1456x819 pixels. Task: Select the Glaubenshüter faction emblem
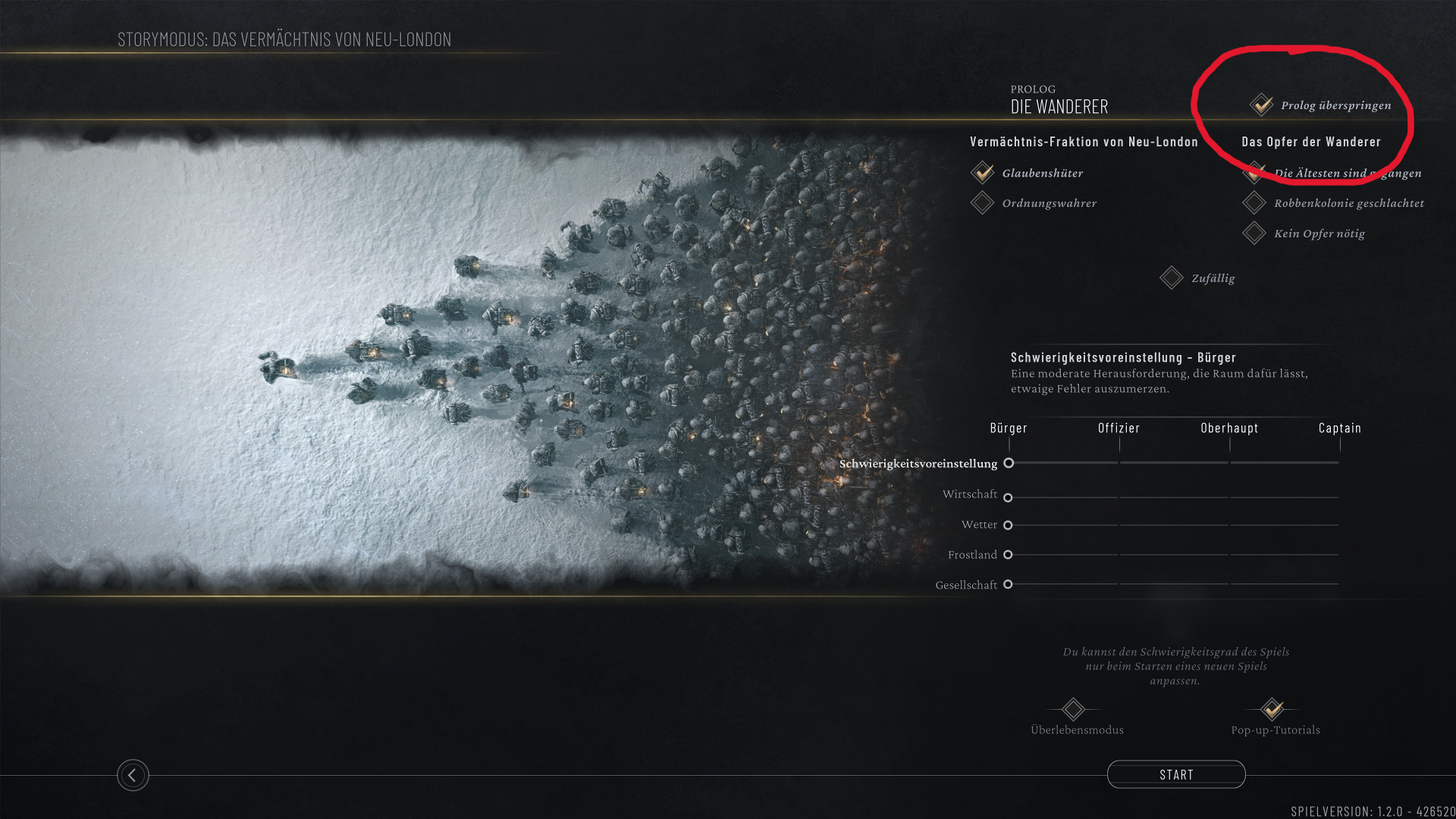click(984, 173)
